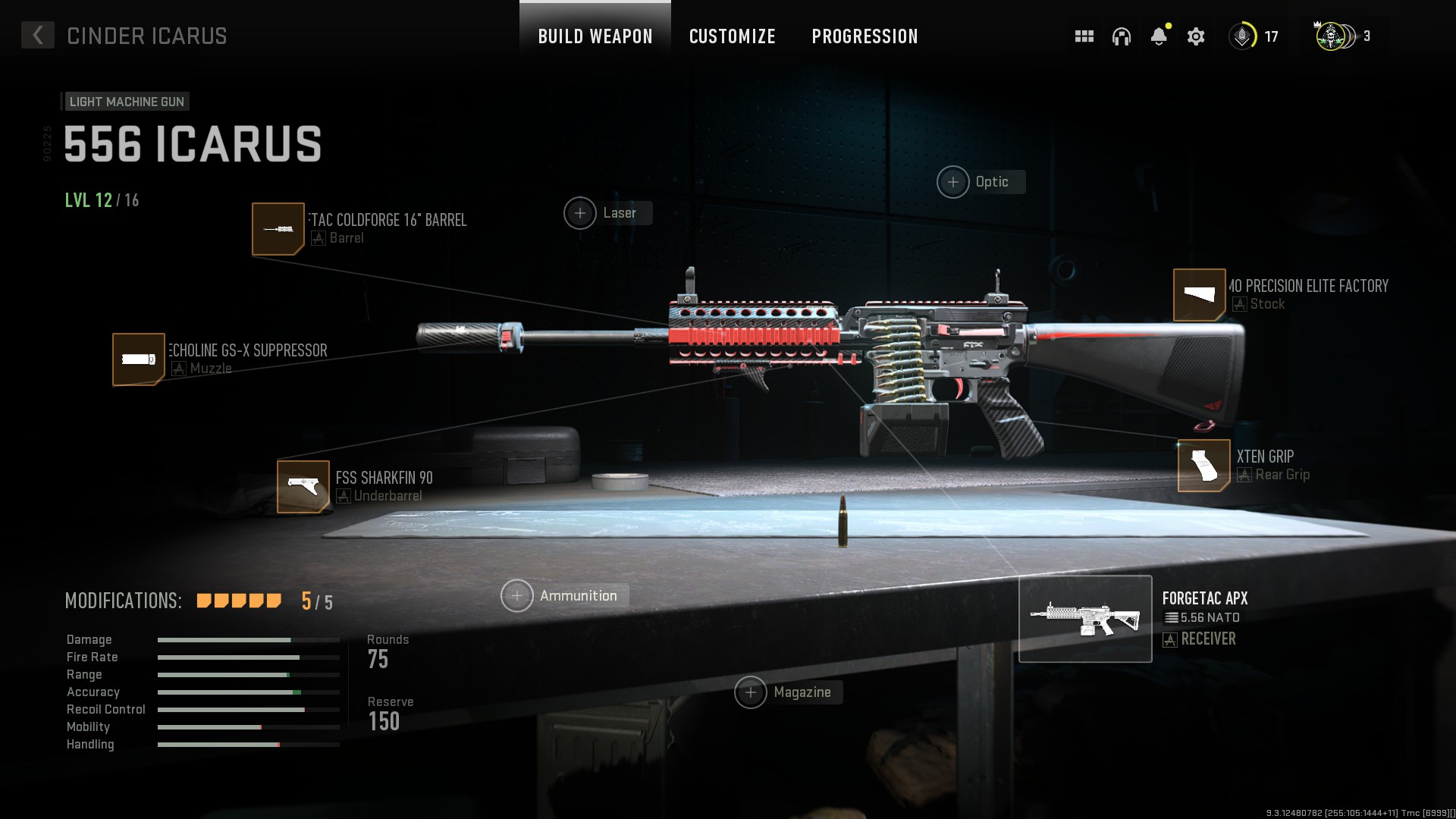The width and height of the screenshot is (1456, 819).
Task: Select the Precision Elite Factory stock slot
Action: tap(1200, 295)
